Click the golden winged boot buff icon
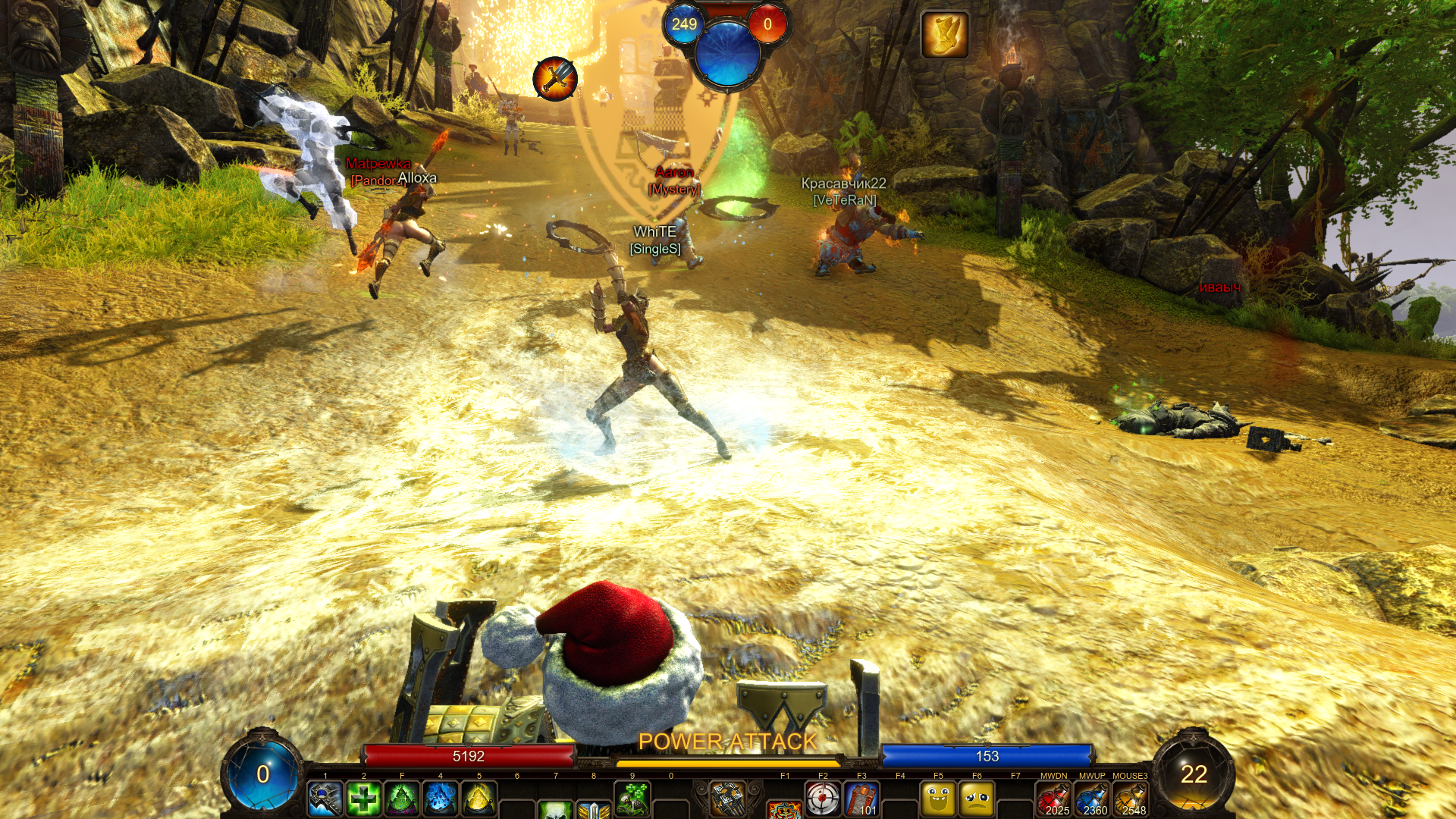The width and height of the screenshot is (1456, 819). point(945,35)
